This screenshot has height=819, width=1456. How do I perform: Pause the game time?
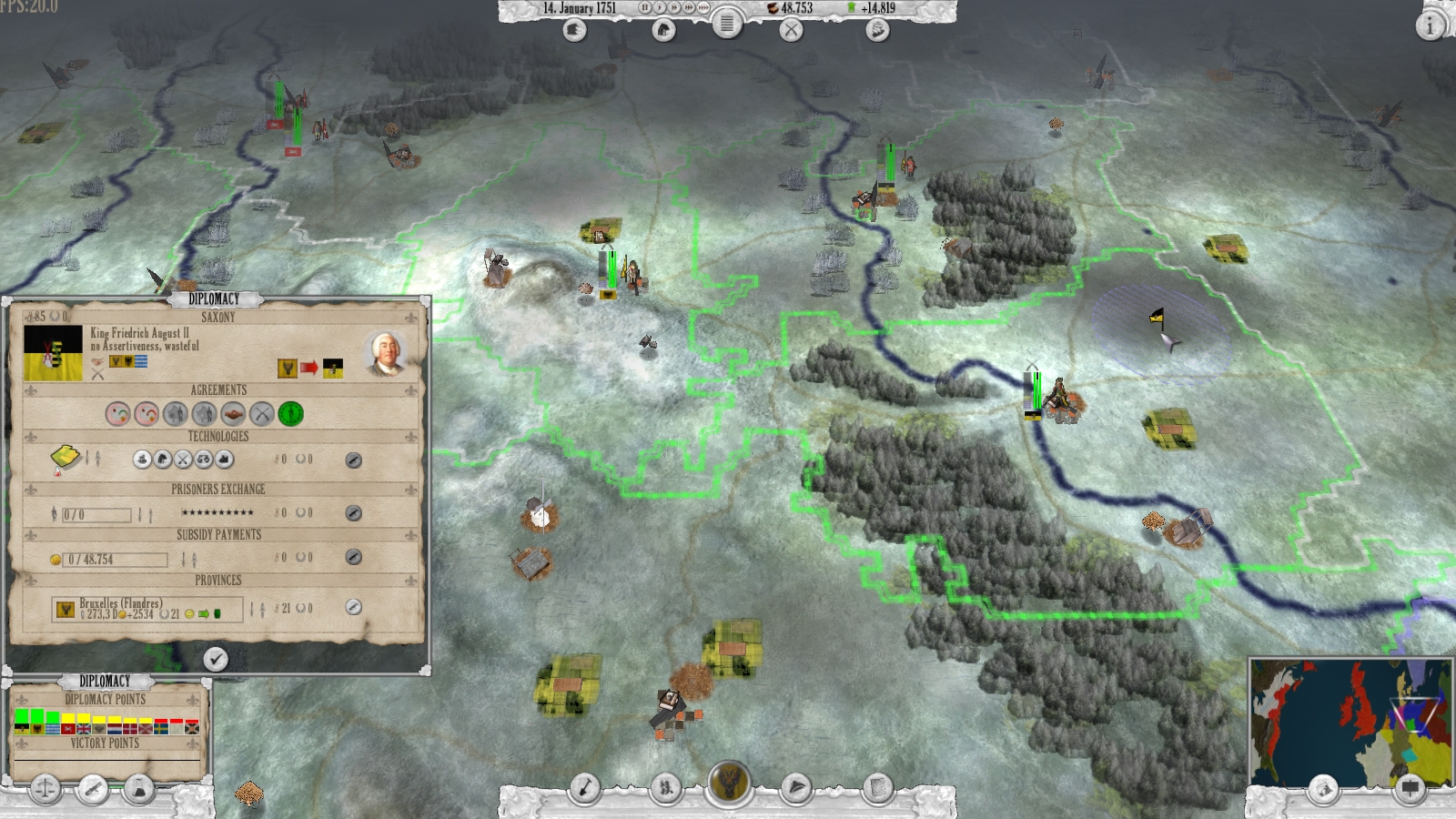644,8
